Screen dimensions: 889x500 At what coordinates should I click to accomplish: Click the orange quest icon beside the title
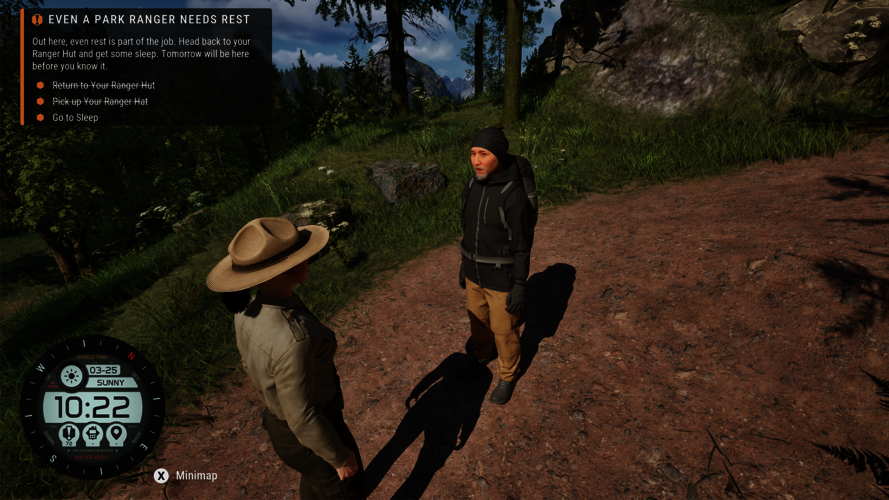(37, 19)
